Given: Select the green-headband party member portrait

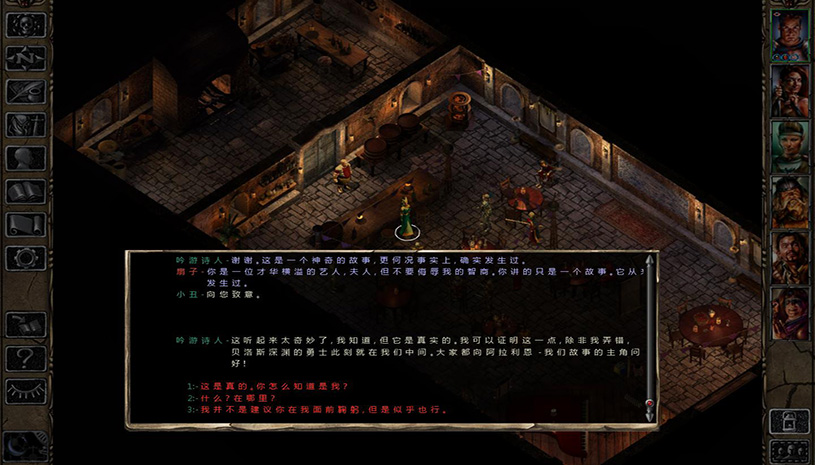Looking at the screenshot, I should click(x=789, y=146).
